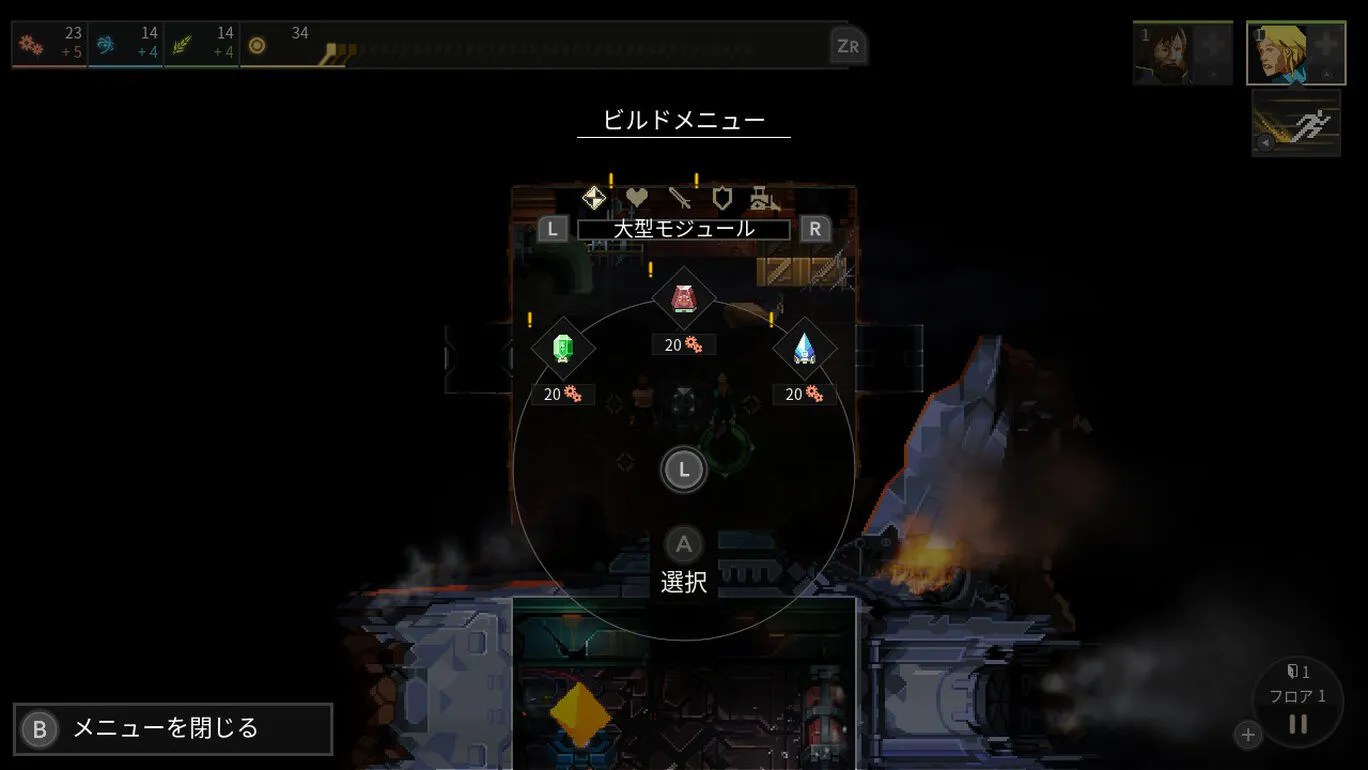This screenshot has width=1368, height=770.
Task: Switch to the heart category tab
Action: click(x=637, y=198)
